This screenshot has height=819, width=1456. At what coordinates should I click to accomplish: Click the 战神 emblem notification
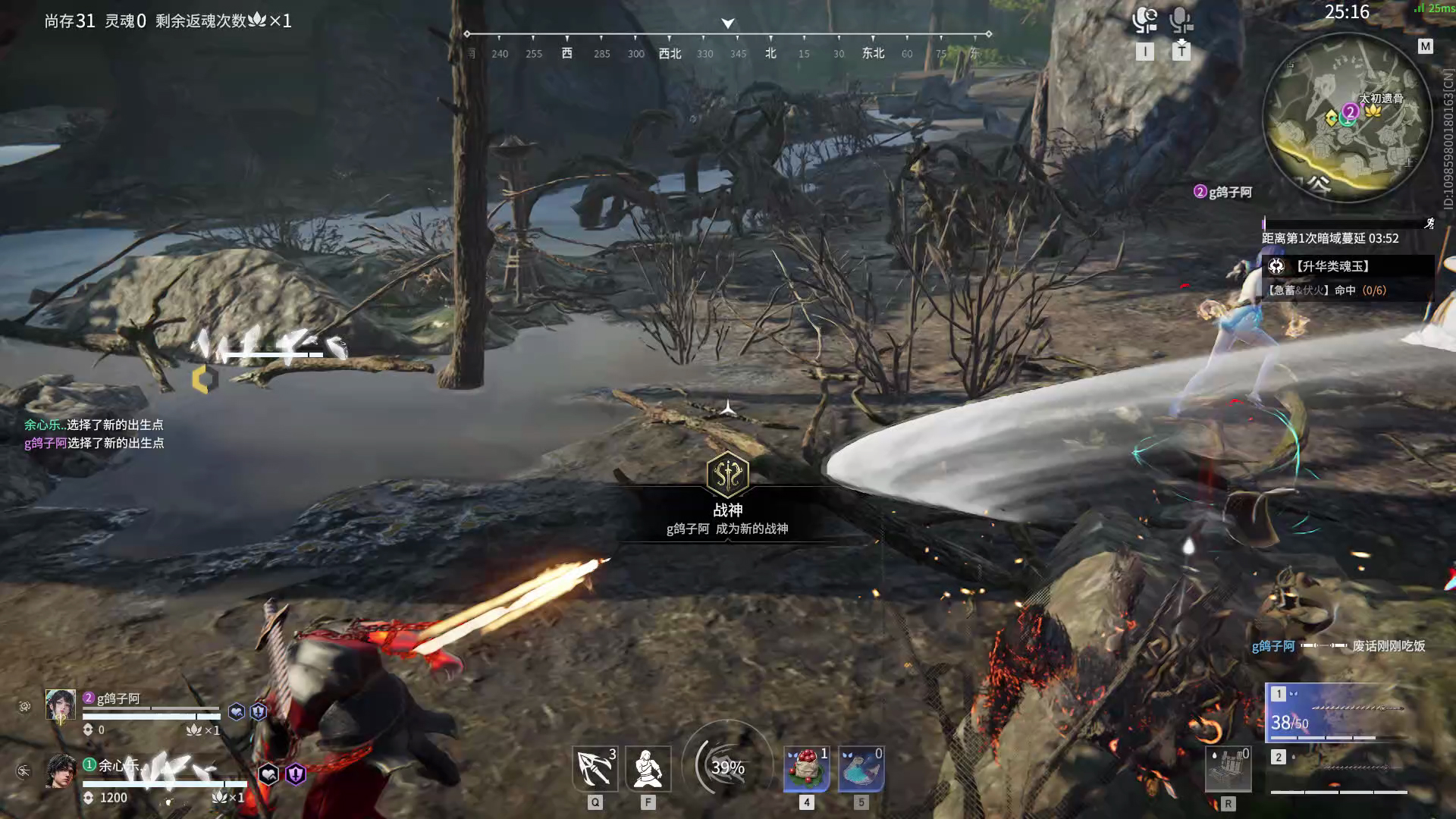click(728, 475)
